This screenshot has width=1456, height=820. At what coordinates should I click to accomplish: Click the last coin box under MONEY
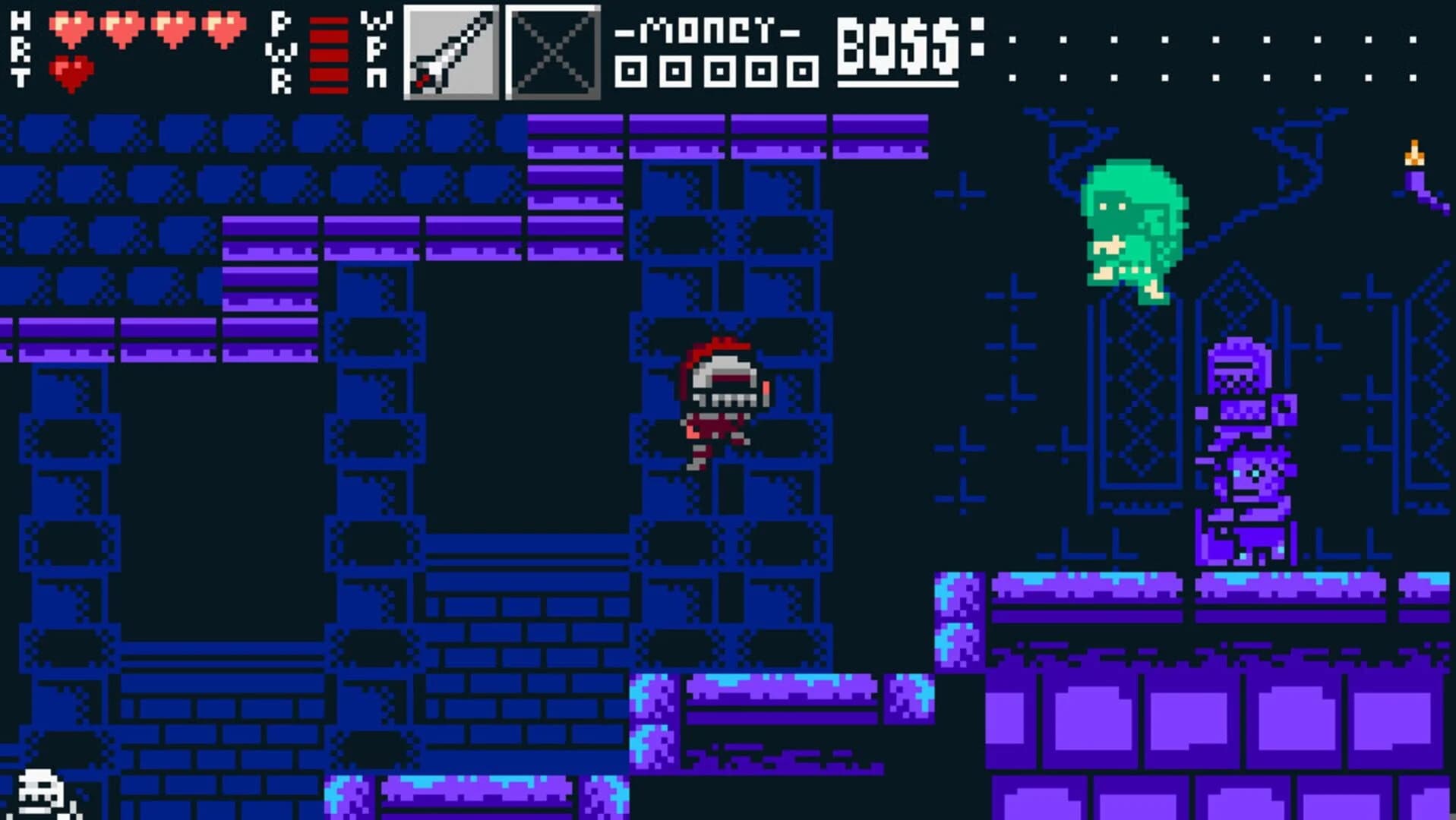pyautogui.click(x=801, y=72)
